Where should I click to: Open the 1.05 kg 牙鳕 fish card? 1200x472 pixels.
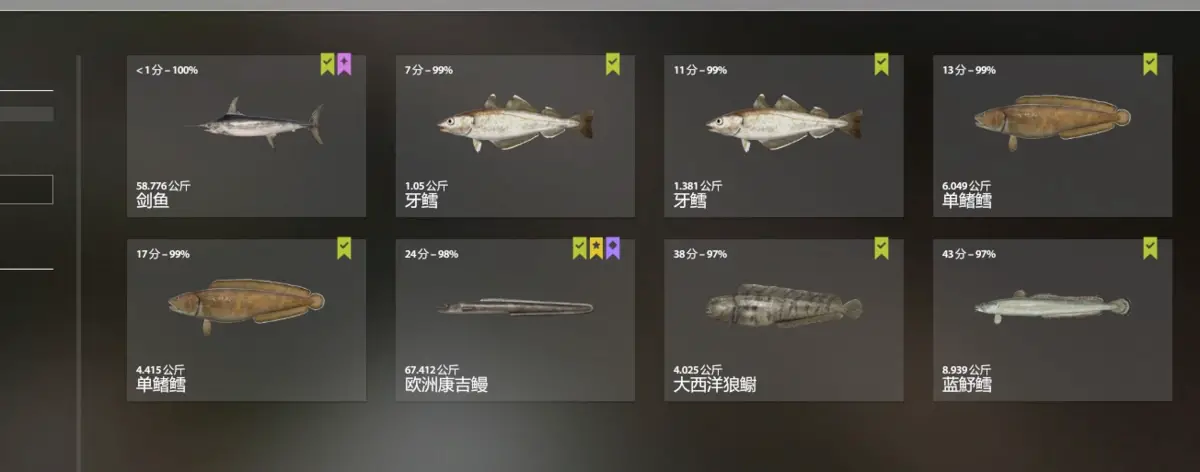(x=515, y=136)
